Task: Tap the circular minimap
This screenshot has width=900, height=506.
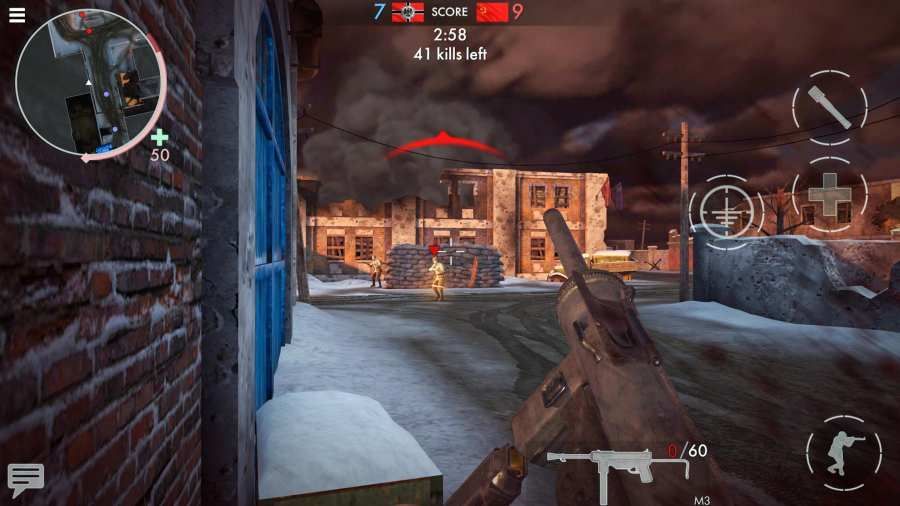Action: click(x=91, y=83)
